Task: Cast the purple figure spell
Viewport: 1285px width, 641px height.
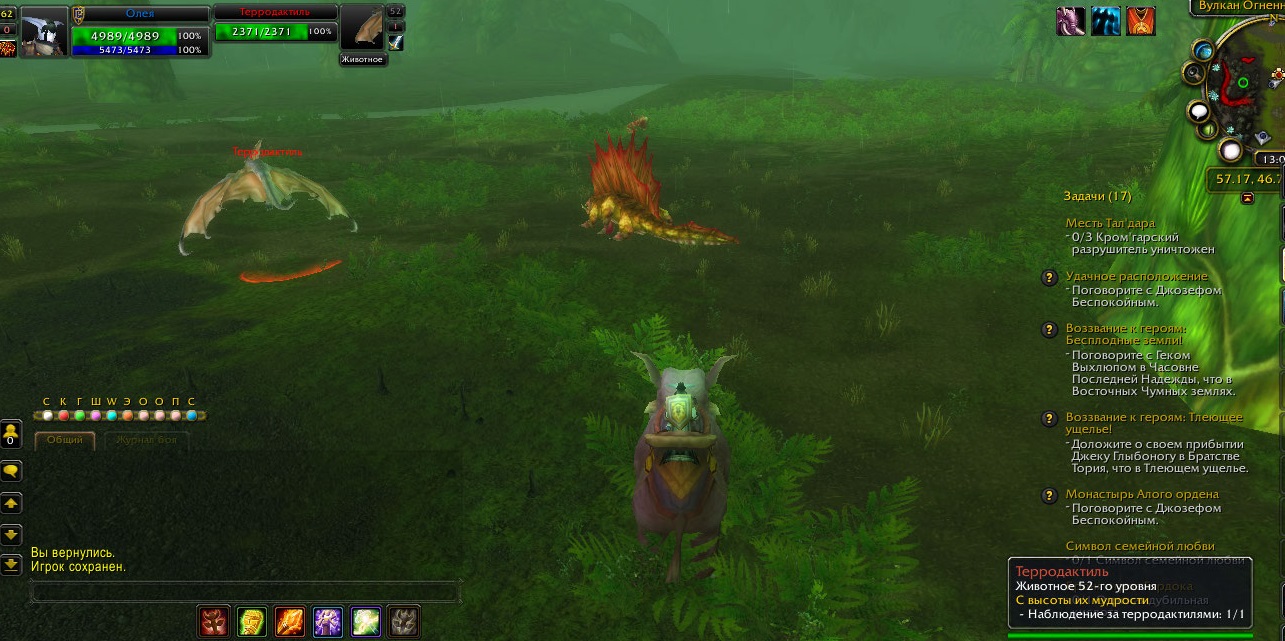Action: pos(328,622)
